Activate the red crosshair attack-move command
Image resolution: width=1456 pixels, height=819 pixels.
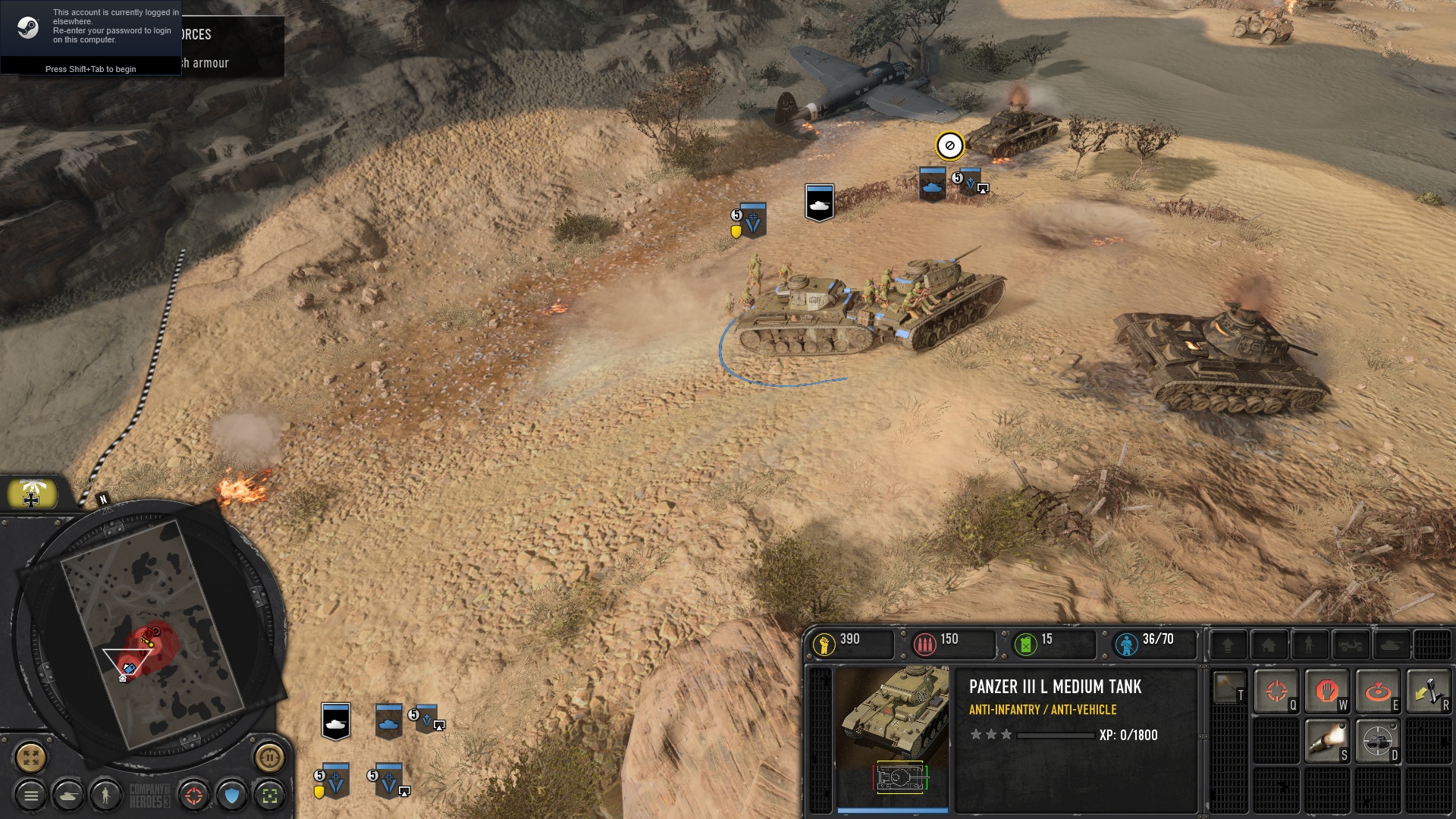pos(1276,692)
